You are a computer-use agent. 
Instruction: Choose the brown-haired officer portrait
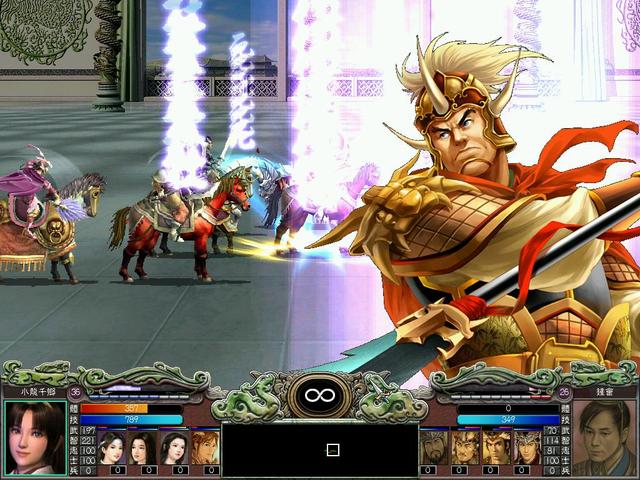click(205, 446)
